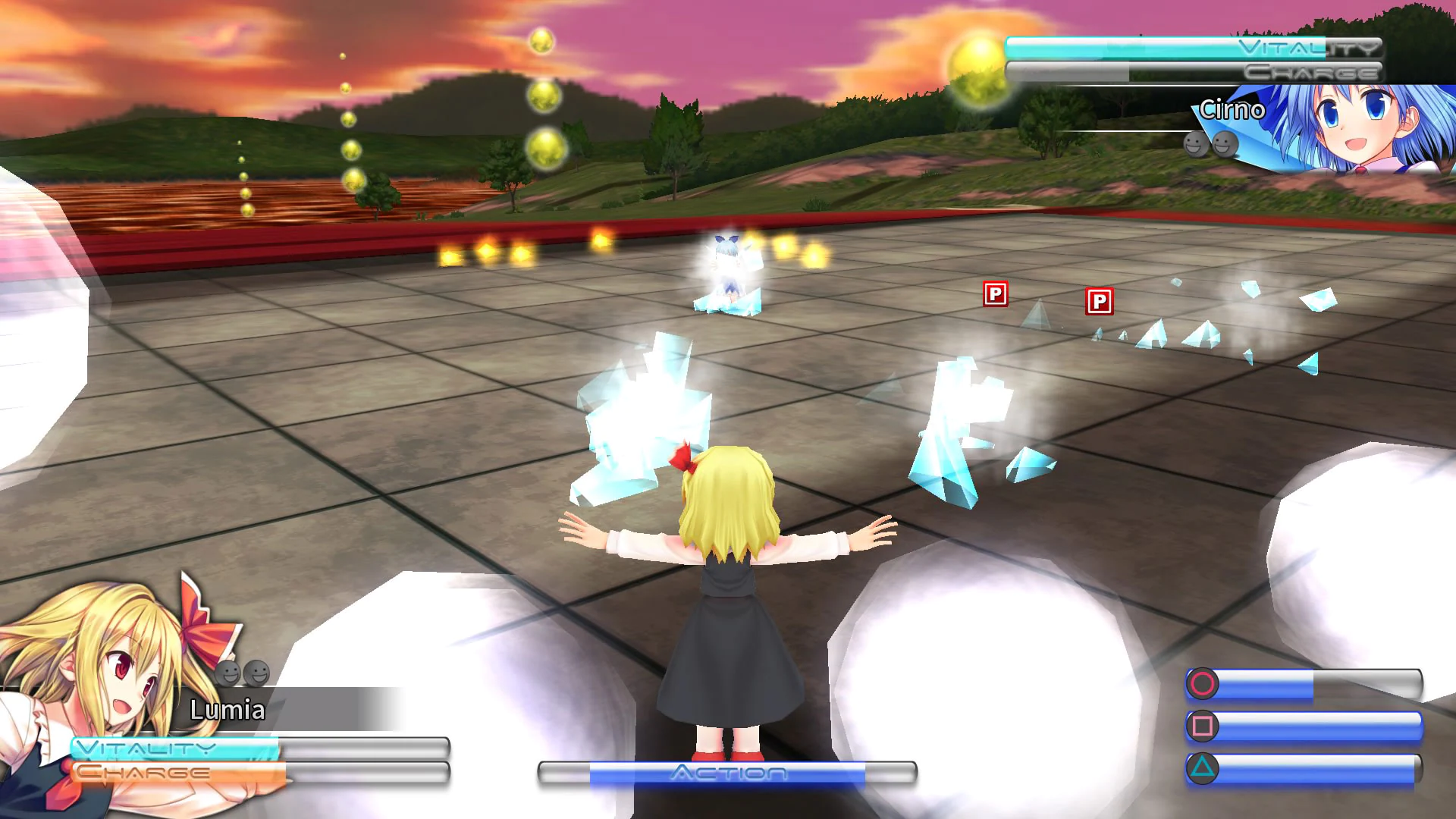Select the pink Square button icon
The width and height of the screenshot is (1456, 819).
tap(1203, 727)
